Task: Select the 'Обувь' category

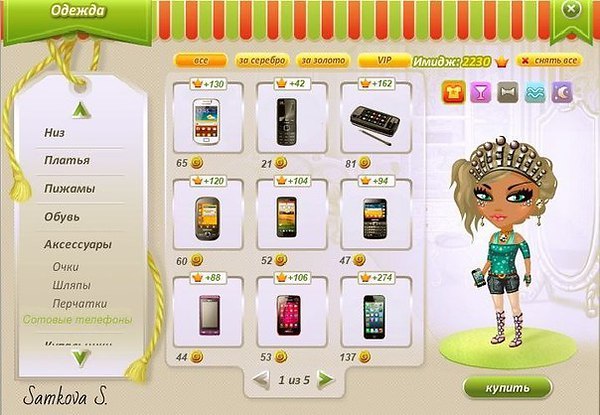Action: point(62,216)
